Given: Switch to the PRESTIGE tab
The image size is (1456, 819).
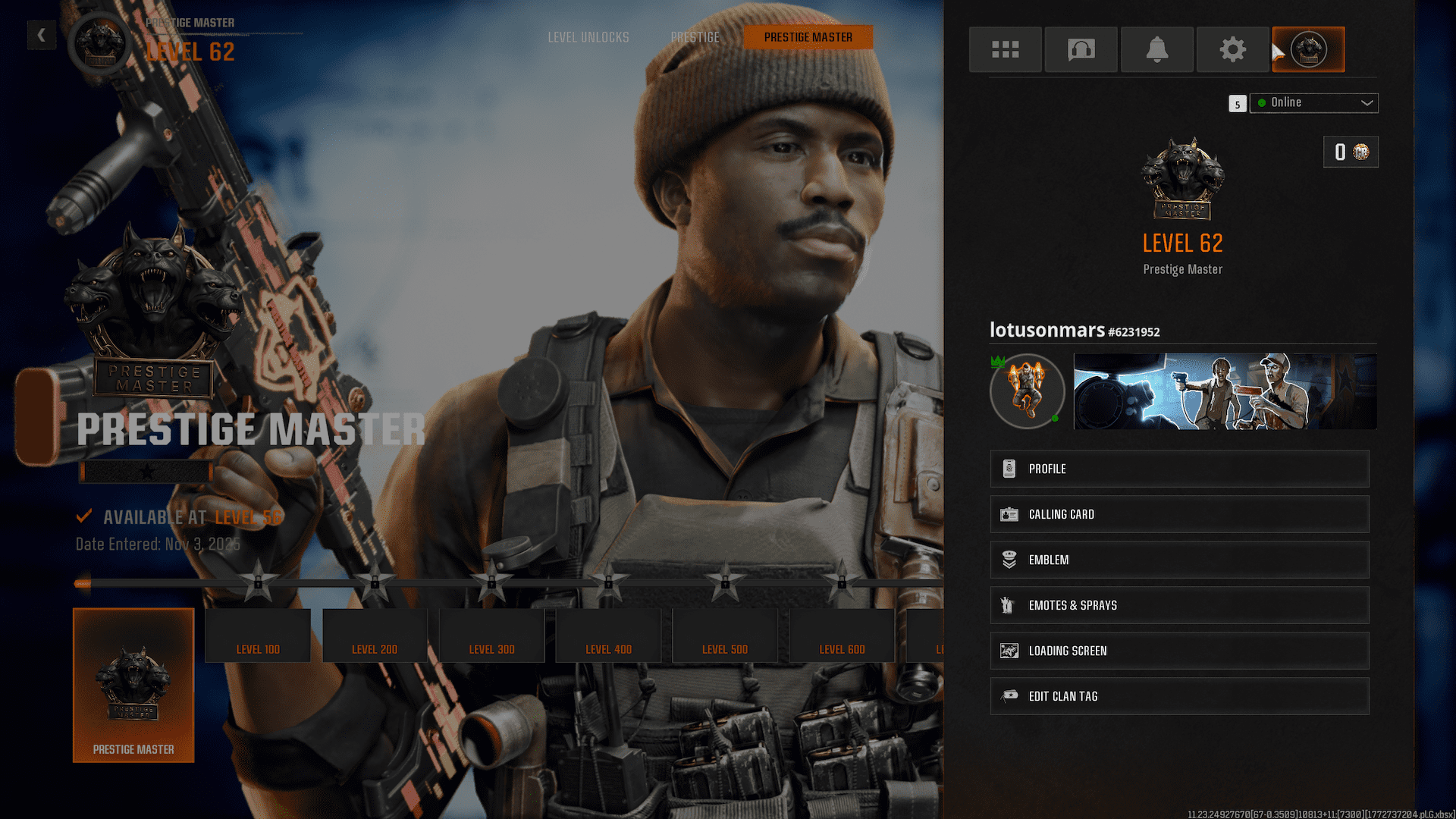Looking at the screenshot, I should 695,36.
